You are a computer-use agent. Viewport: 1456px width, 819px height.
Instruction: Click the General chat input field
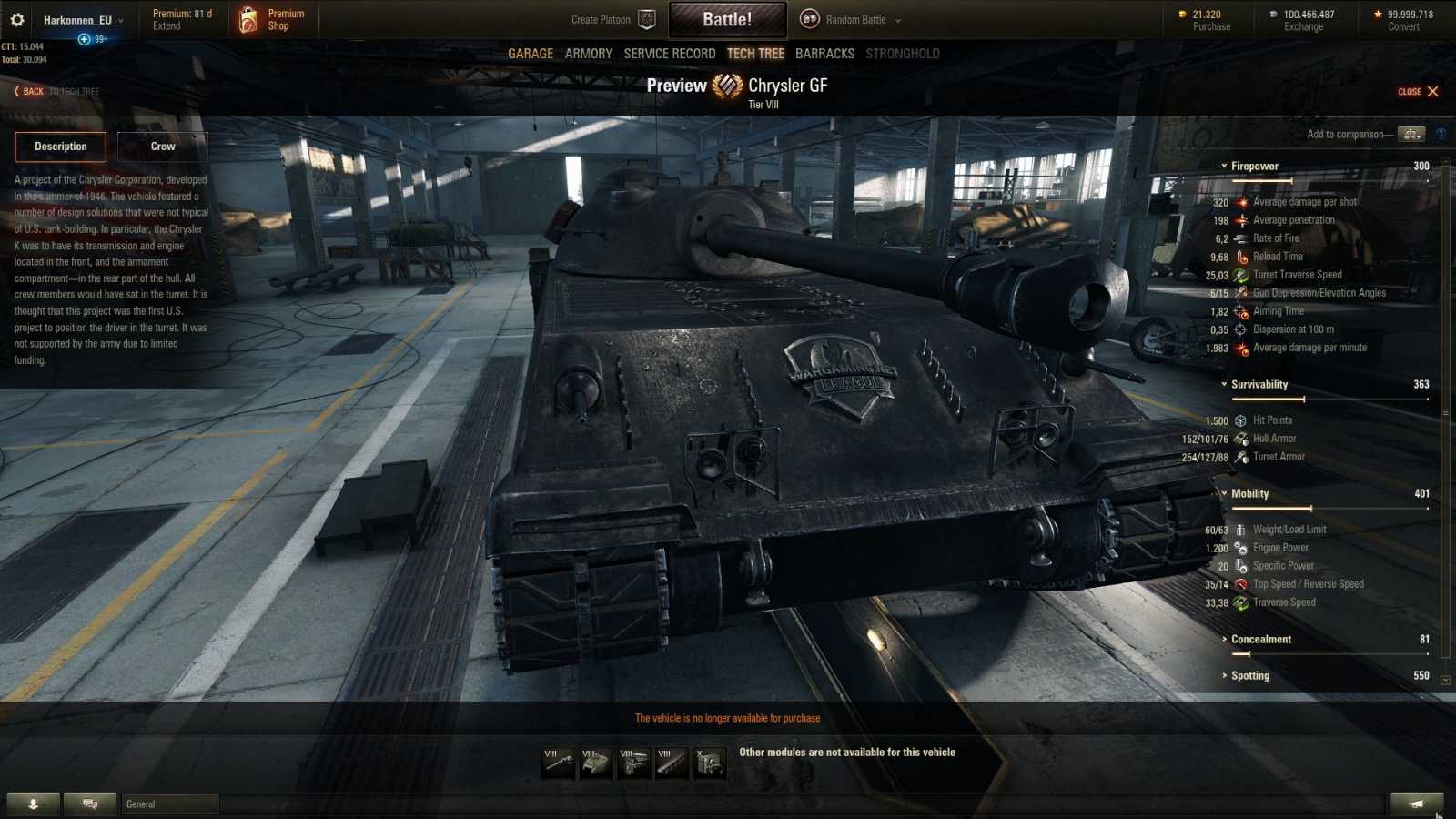click(x=169, y=804)
